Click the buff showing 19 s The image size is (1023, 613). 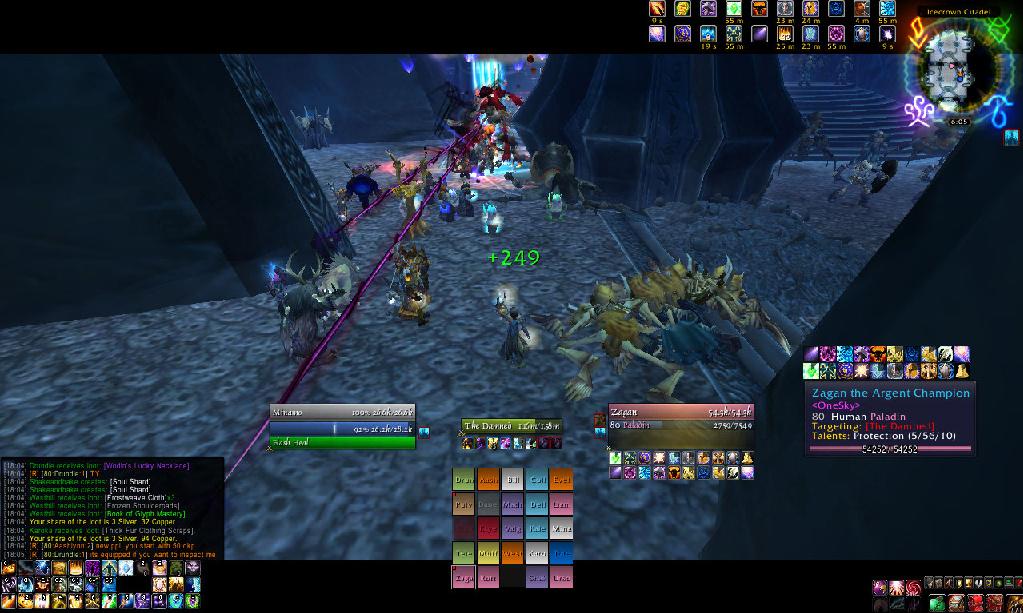click(709, 34)
